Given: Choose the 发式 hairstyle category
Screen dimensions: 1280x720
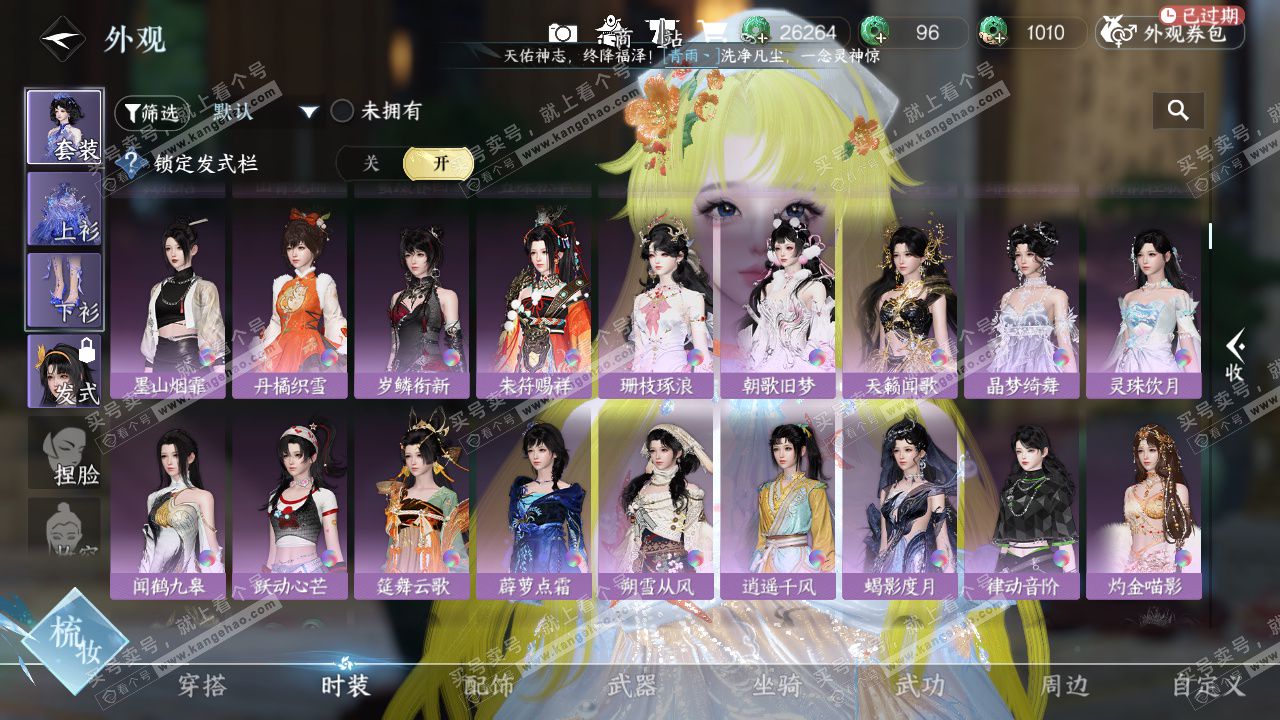Looking at the screenshot, I should (64, 371).
